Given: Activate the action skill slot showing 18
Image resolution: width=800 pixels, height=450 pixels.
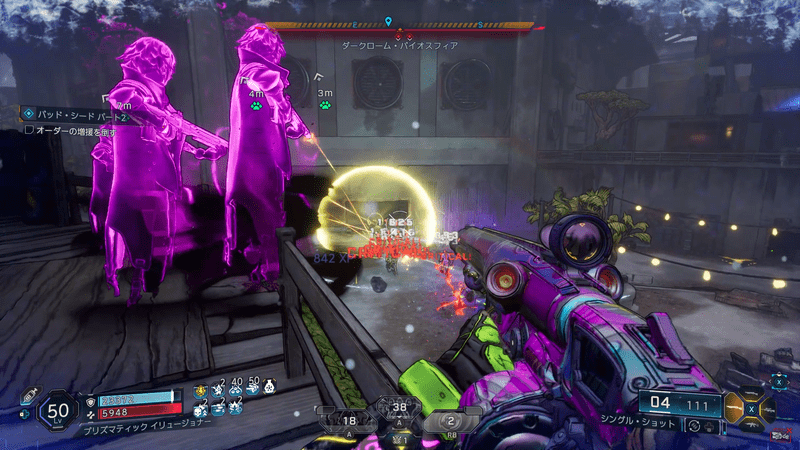Looking at the screenshot, I should 348,420.
